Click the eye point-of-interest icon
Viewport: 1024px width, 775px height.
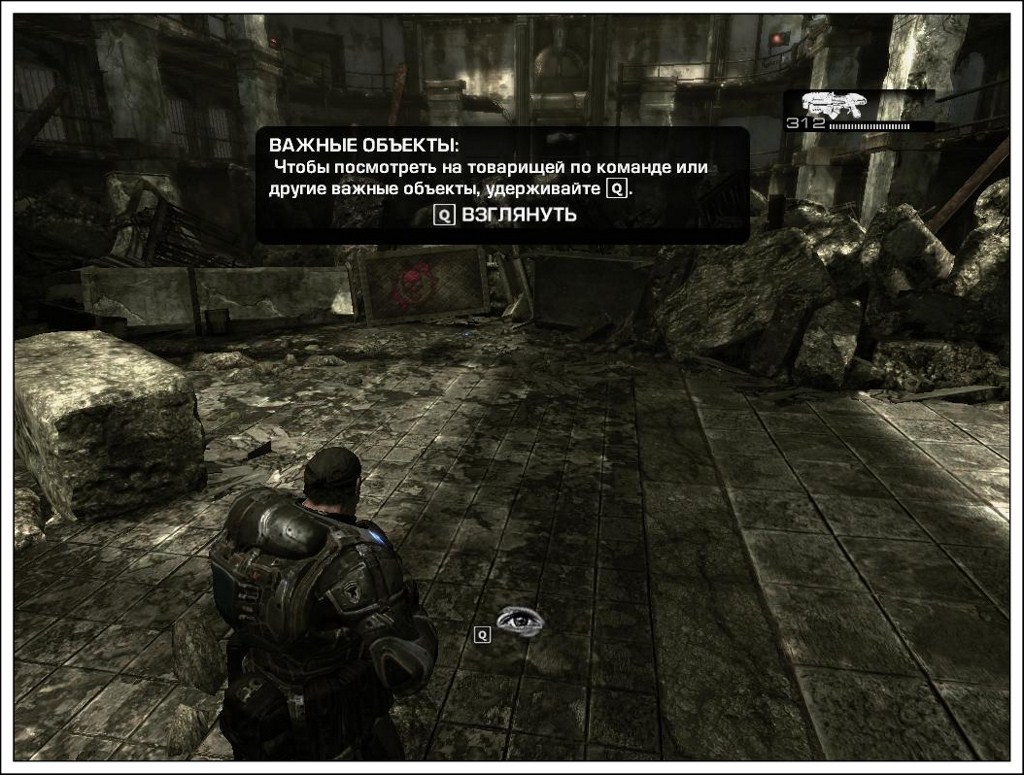521,620
